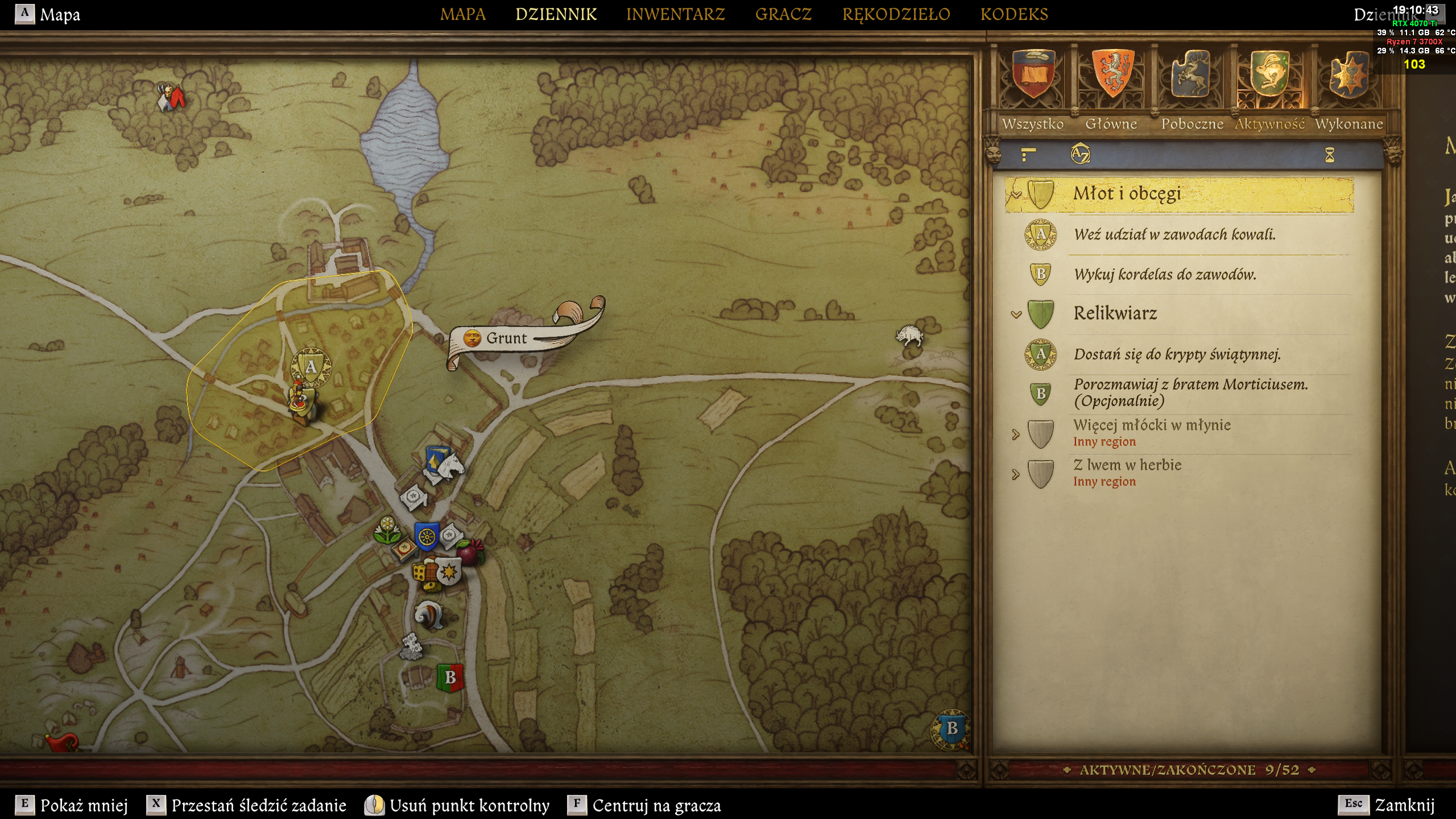This screenshot has width=1456, height=819.
Task: Switch to the DZIENNIK tab
Action: (x=556, y=14)
